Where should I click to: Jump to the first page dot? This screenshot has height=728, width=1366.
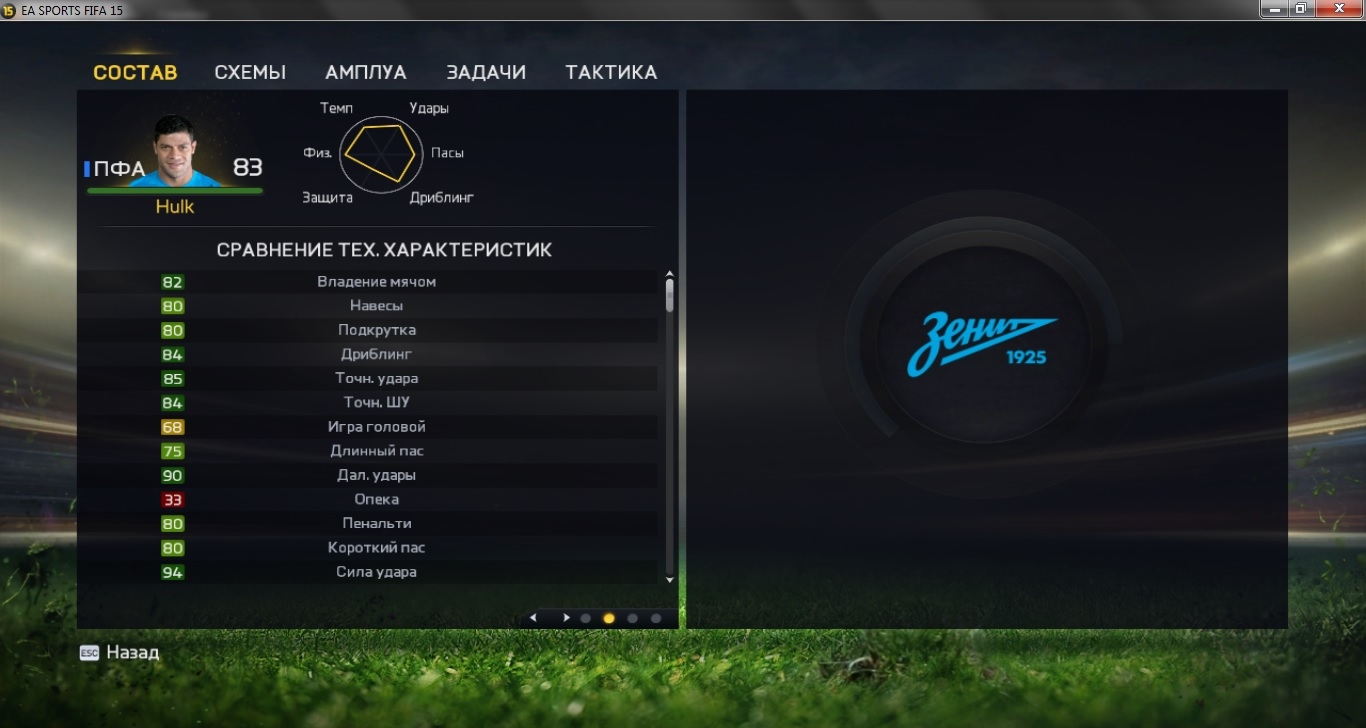point(586,618)
